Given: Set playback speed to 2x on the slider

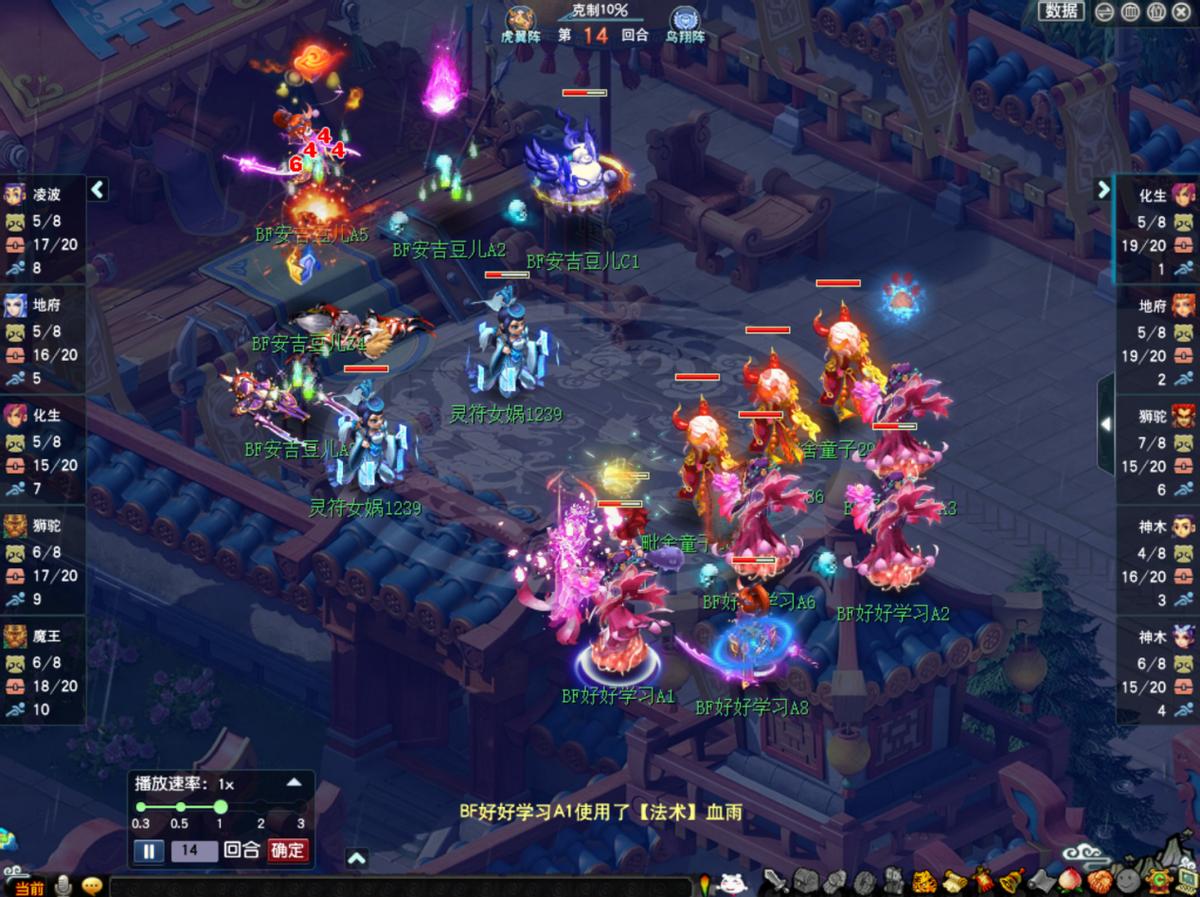Looking at the screenshot, I should [x=261, y=807].
